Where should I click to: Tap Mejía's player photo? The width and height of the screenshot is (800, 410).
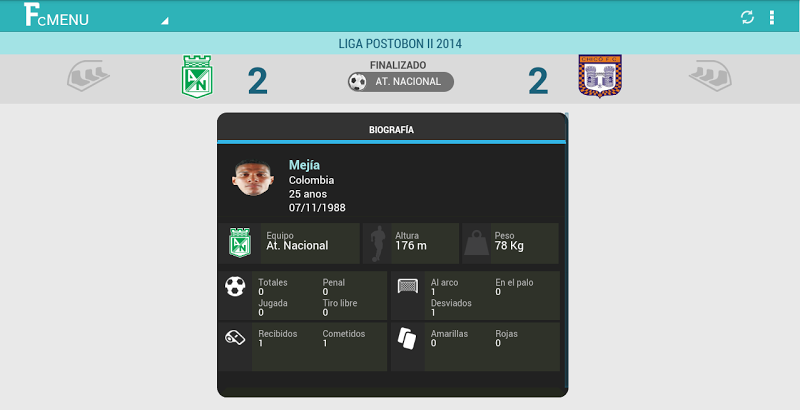252,178
